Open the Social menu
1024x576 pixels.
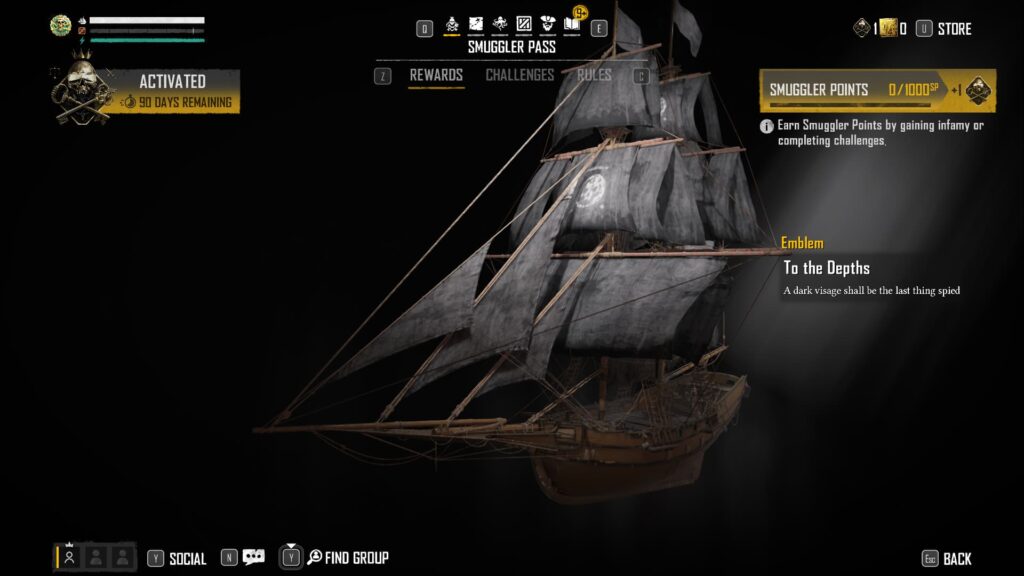187,559
